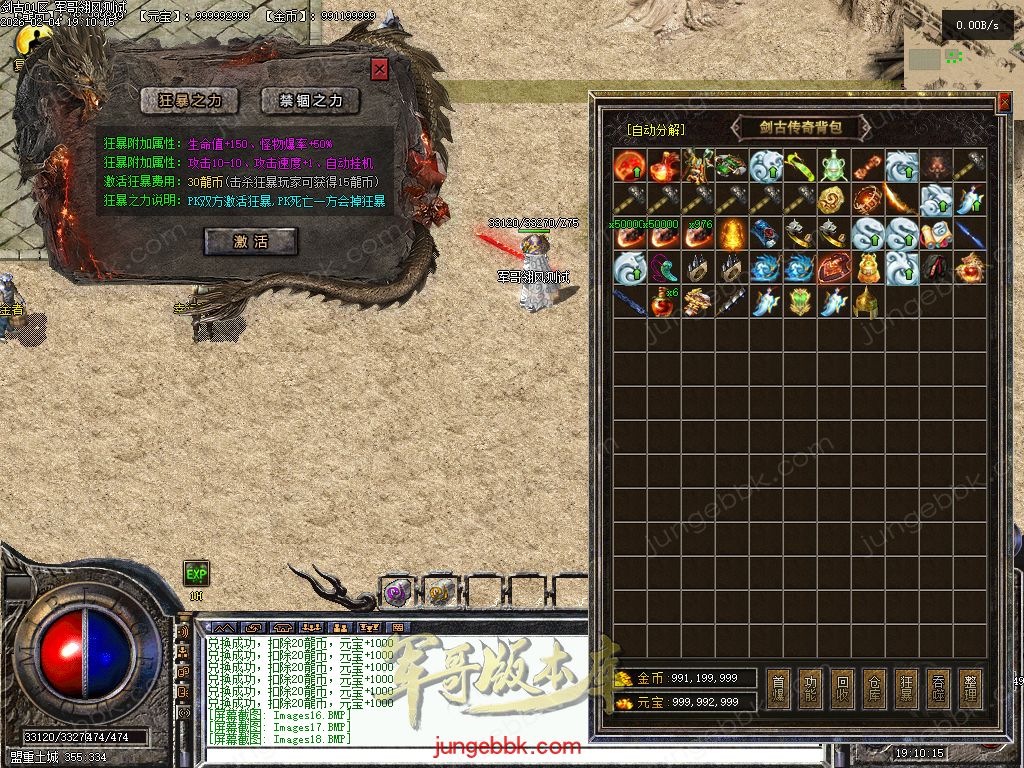The width and height of the screenshot is (1024, 768).
Task: Close the 狂暴之力 berserk dialog
Action: tap(379, 69)
